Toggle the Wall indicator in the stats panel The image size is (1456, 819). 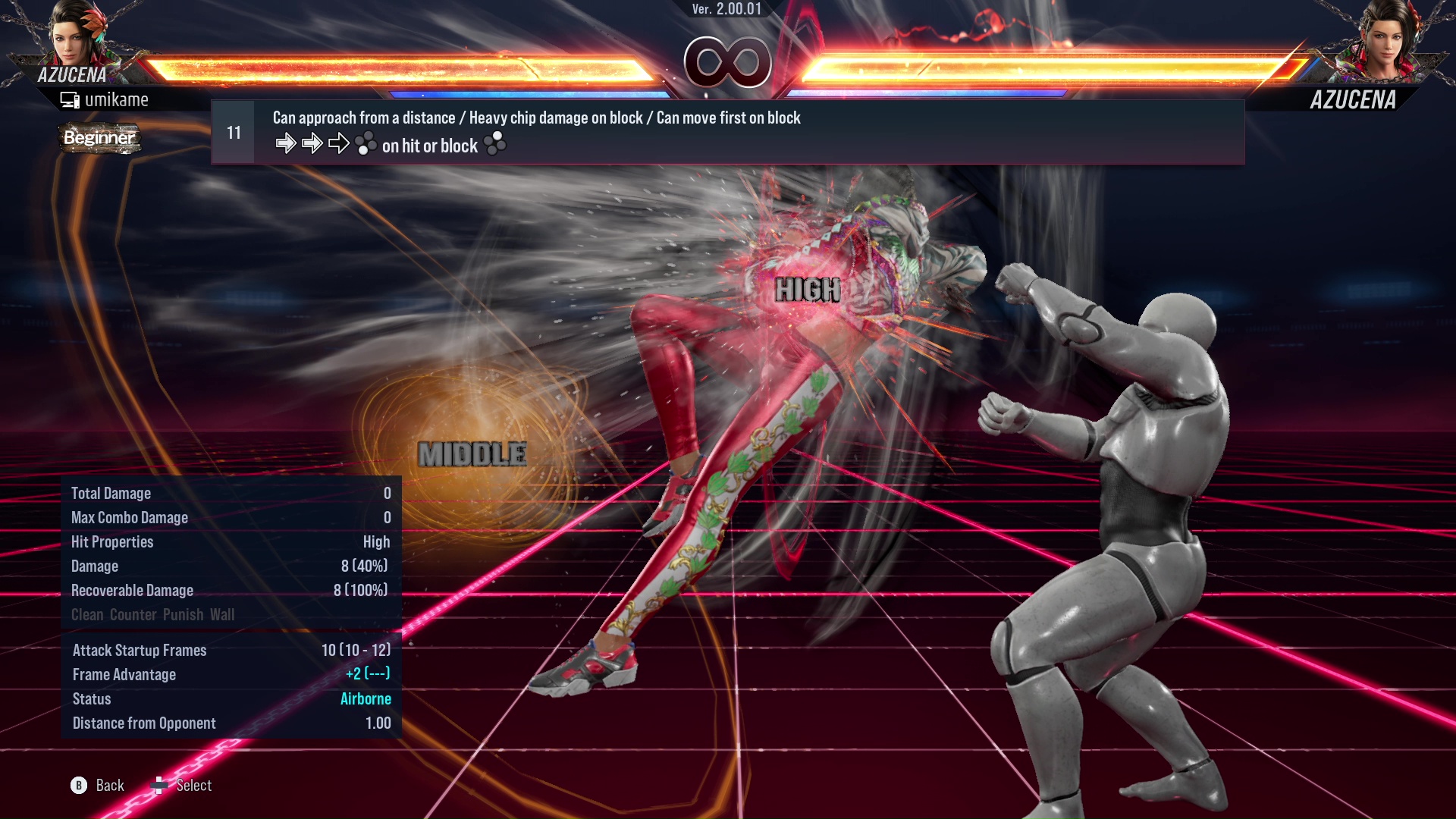(224, 614)
